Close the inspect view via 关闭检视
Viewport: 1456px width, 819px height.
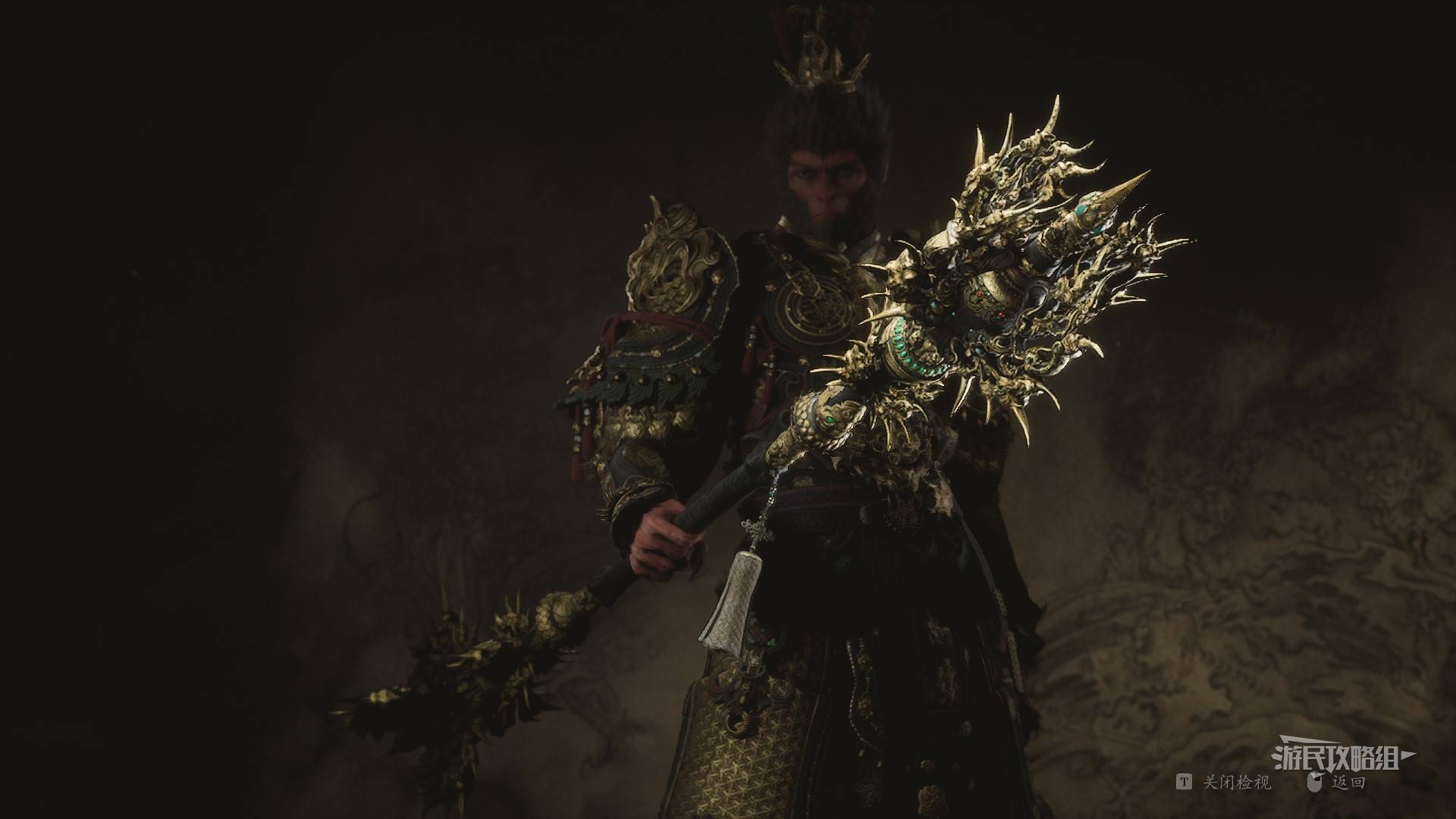coord(1235,783)
